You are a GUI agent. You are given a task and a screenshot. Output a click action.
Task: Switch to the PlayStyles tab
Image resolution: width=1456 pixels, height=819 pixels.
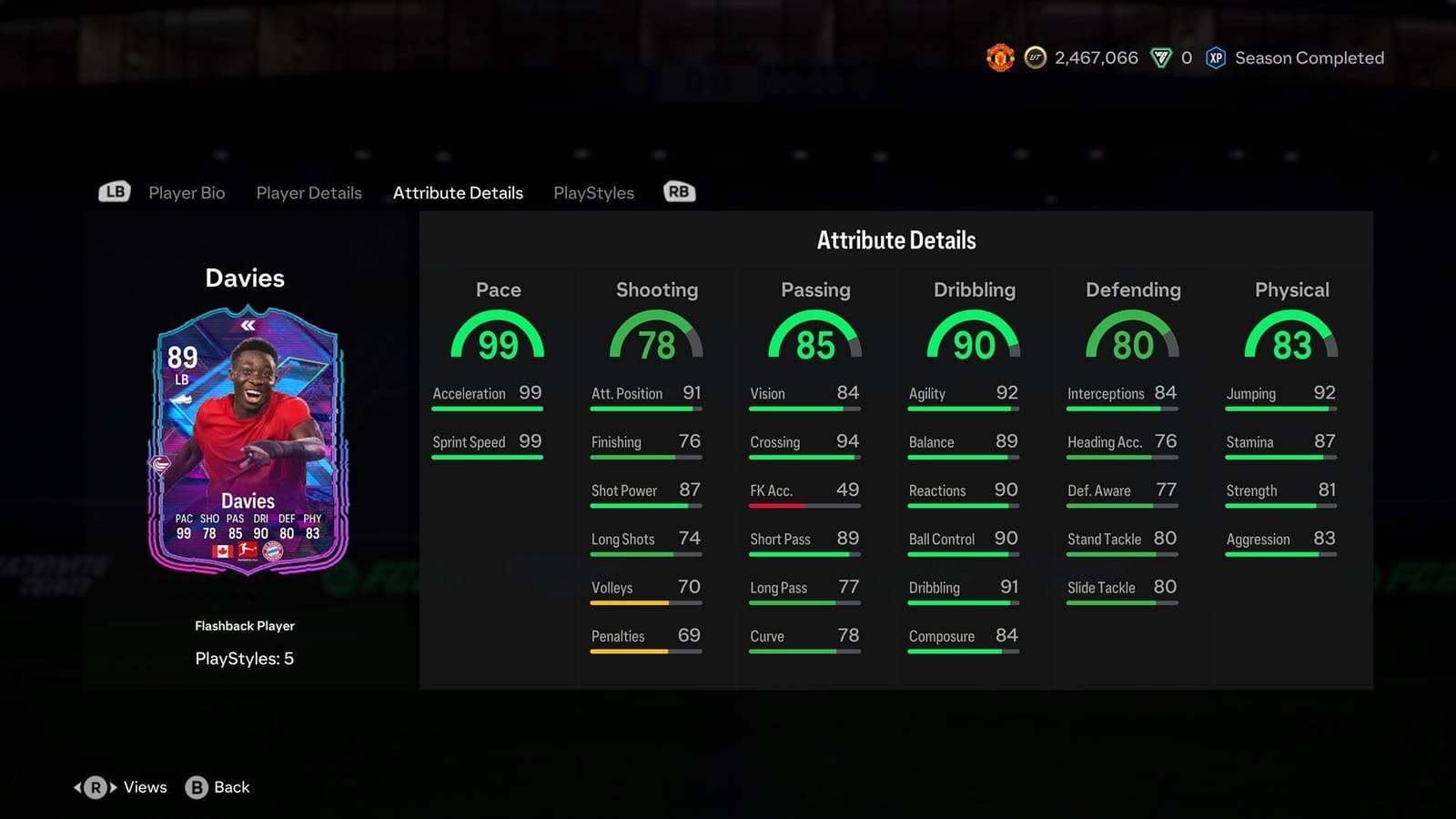click(593, 193)
